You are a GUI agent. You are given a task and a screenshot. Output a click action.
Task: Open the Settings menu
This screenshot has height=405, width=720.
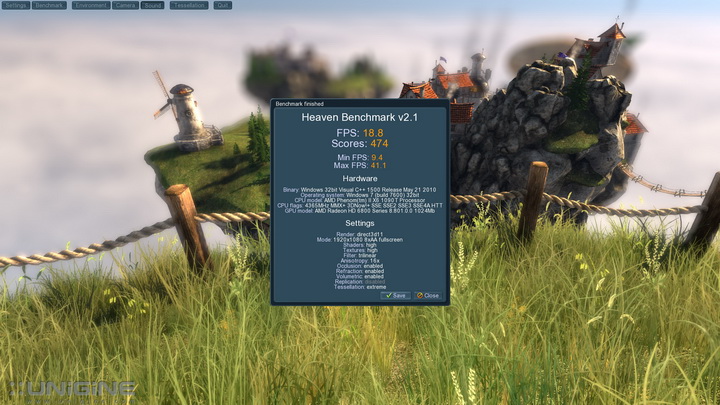click(x=15, y=5)
